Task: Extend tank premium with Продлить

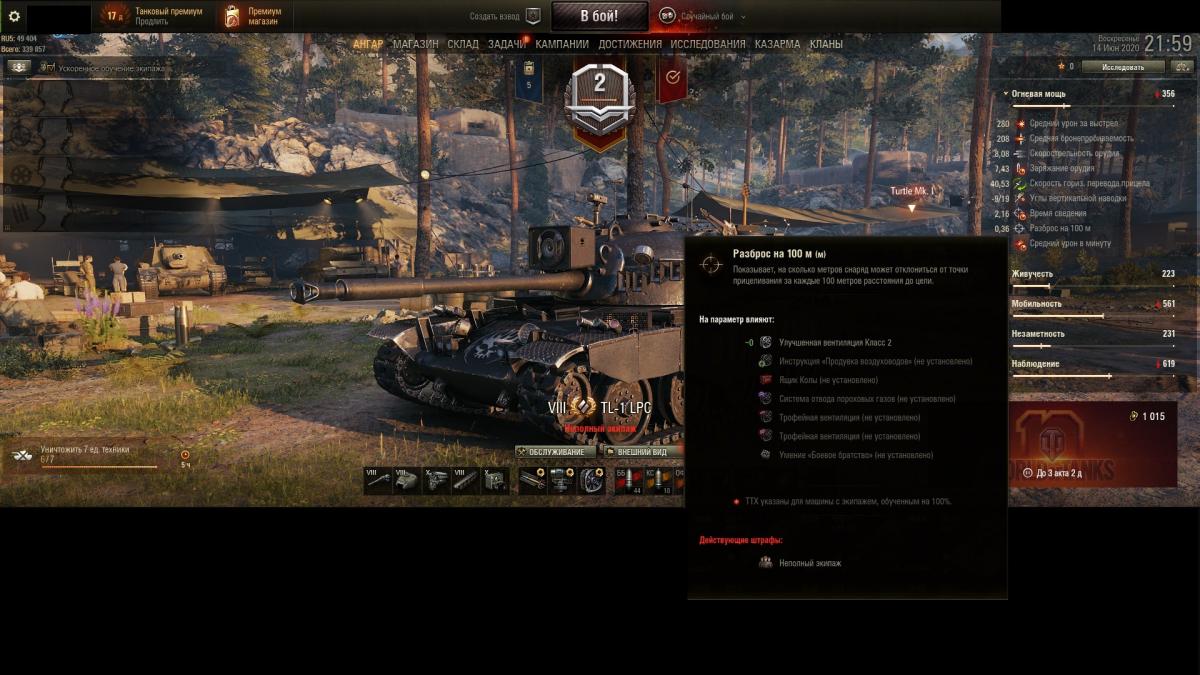Action: (x=152, y=21)
